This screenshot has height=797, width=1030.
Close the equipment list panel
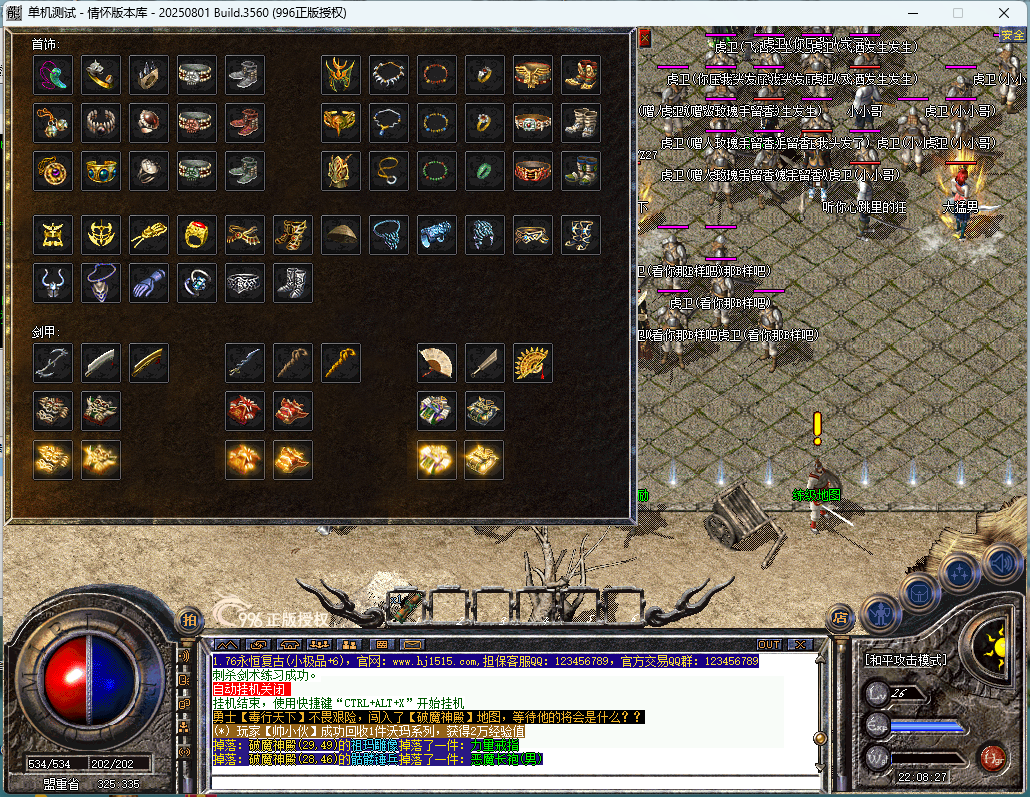[x=644, y=38]
